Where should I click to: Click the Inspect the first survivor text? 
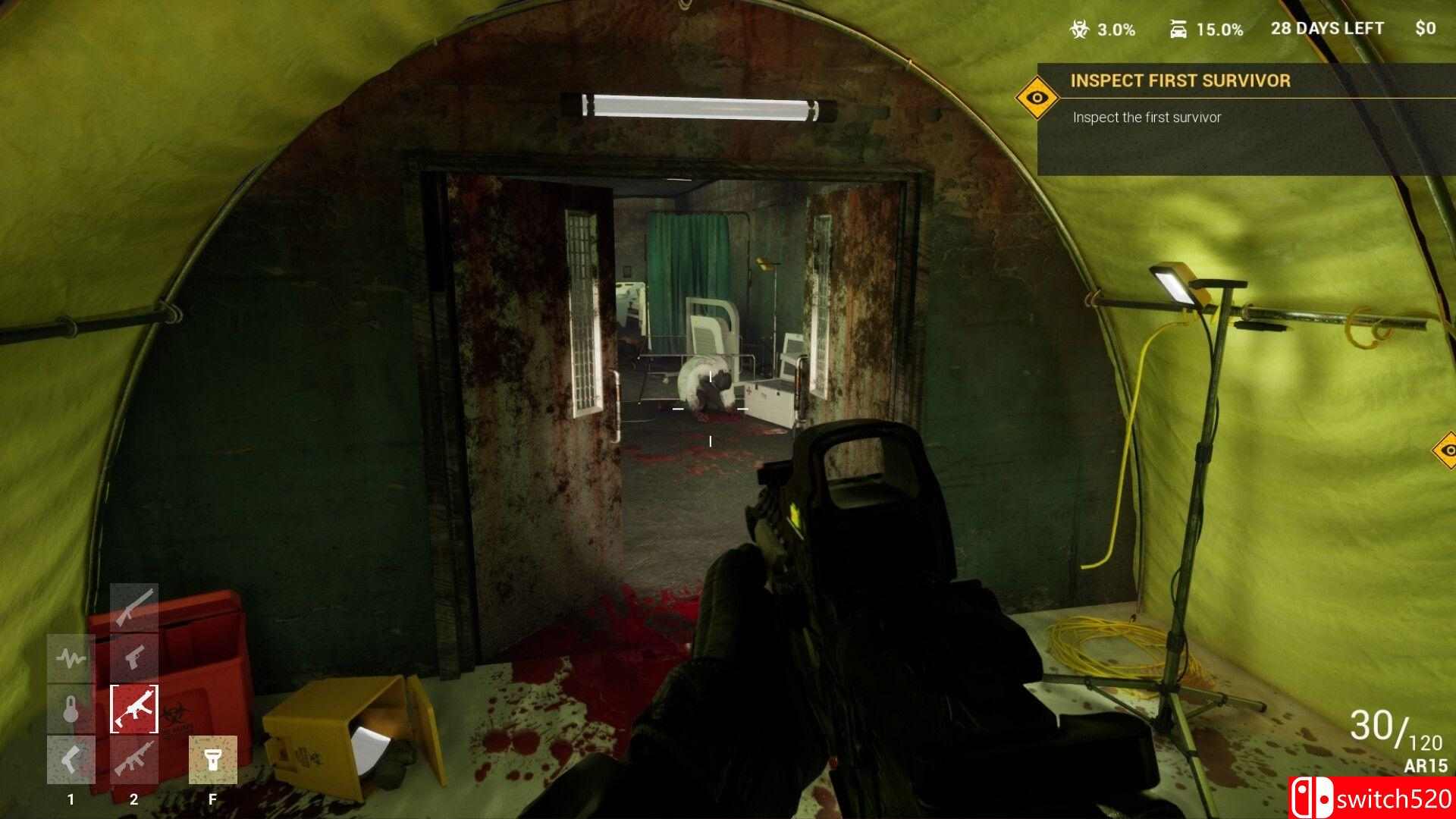pyautogui.click(x=1146, y=118)
